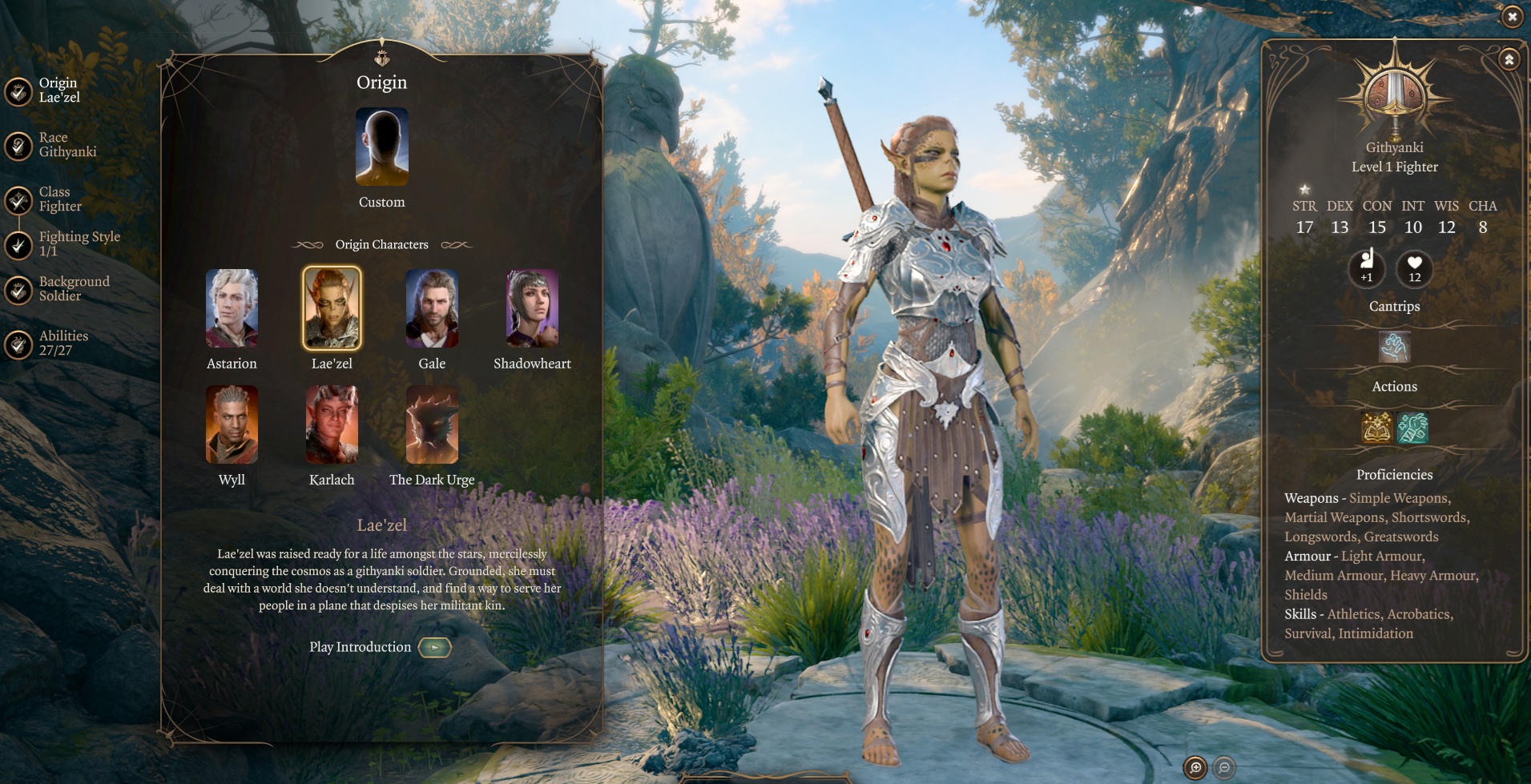Close the character creation screen
This screenshot has height=784, width=1531.
pyautogui.click(x=1512, y=16)
